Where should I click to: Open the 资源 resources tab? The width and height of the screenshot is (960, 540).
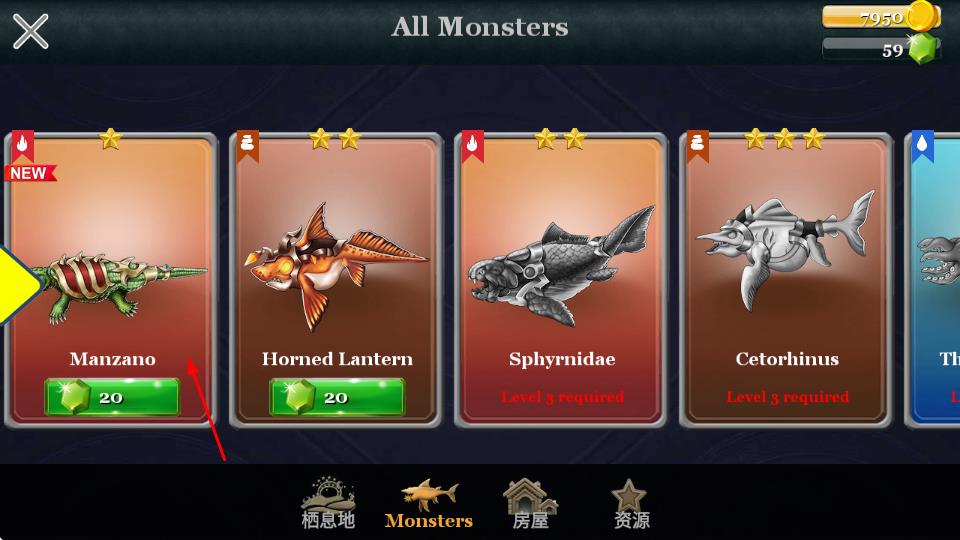click(x=631, y=503)
